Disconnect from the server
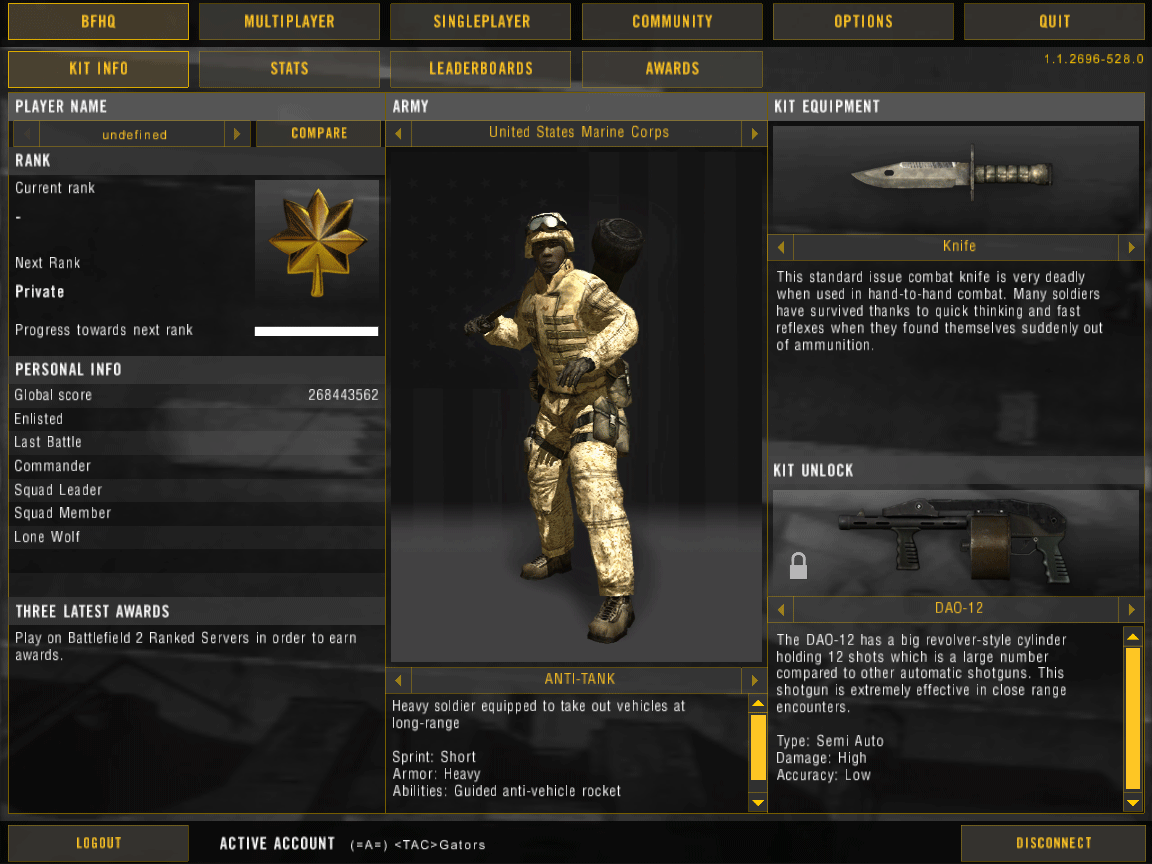Viewport: 1152px width, 864px height. pos(1053,843)
